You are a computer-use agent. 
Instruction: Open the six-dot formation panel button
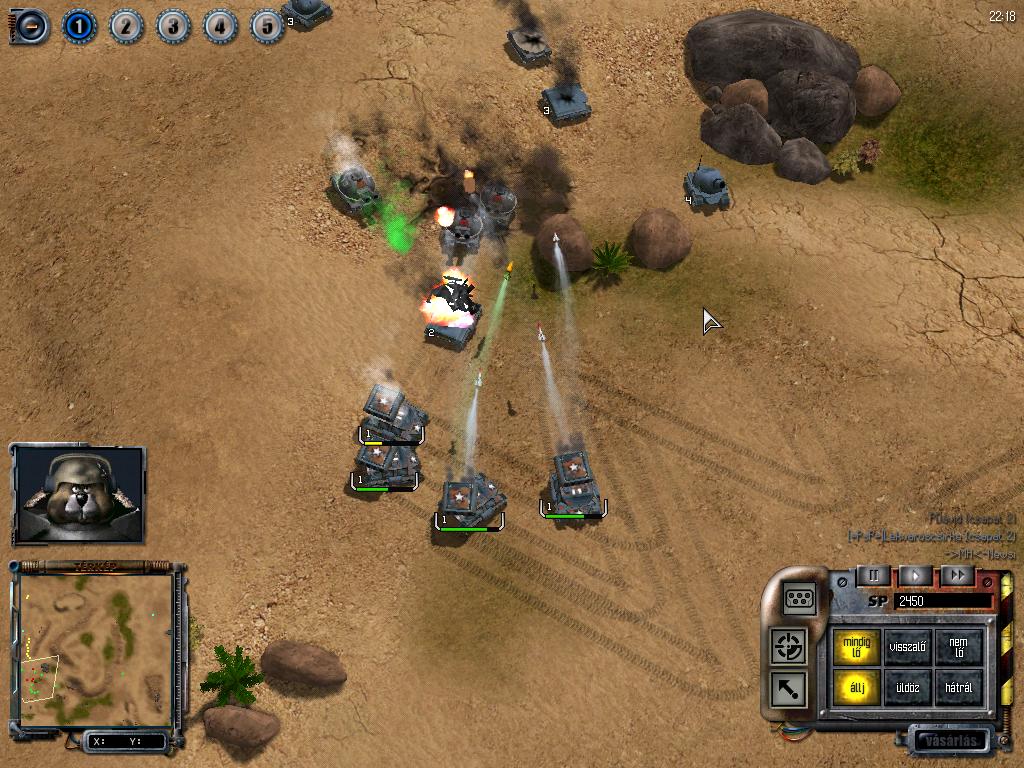tap(800, 597)
